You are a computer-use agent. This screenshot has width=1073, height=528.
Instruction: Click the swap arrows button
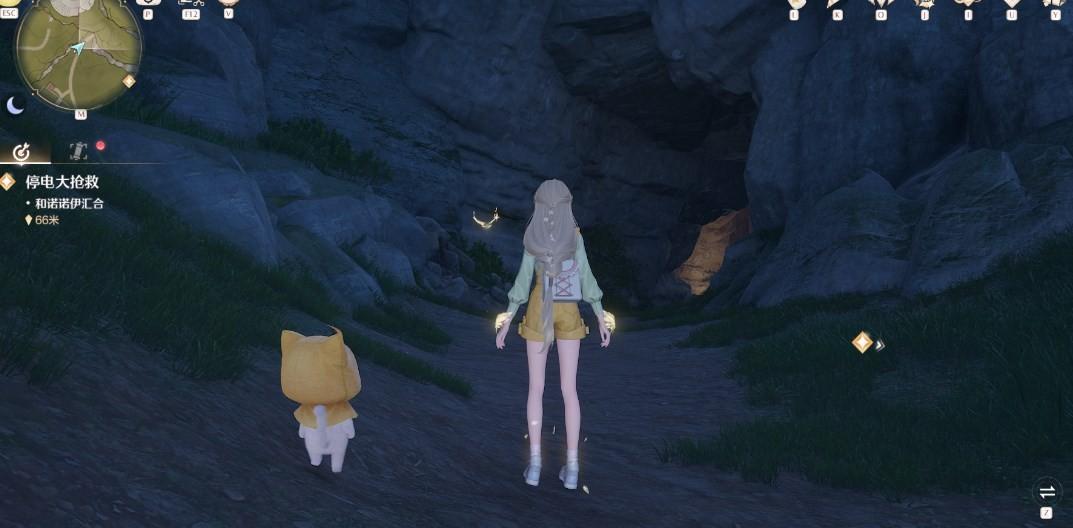pos(1046,491)
